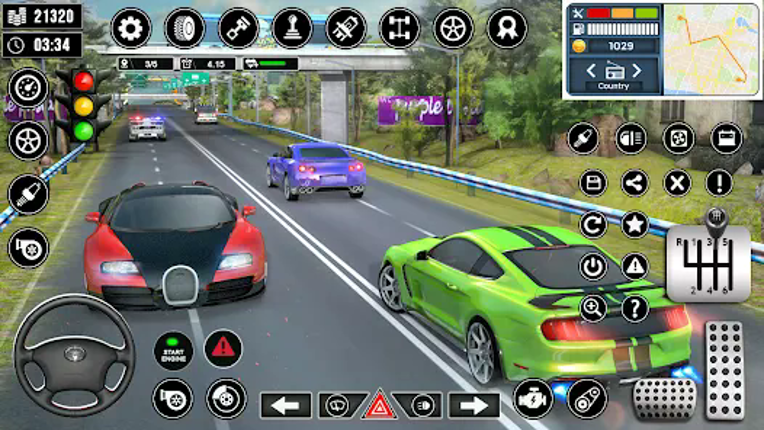The height and width of the screenshot is (430, 764).
Task: Save game with the floppy disk icon
Action: [593, 183]
